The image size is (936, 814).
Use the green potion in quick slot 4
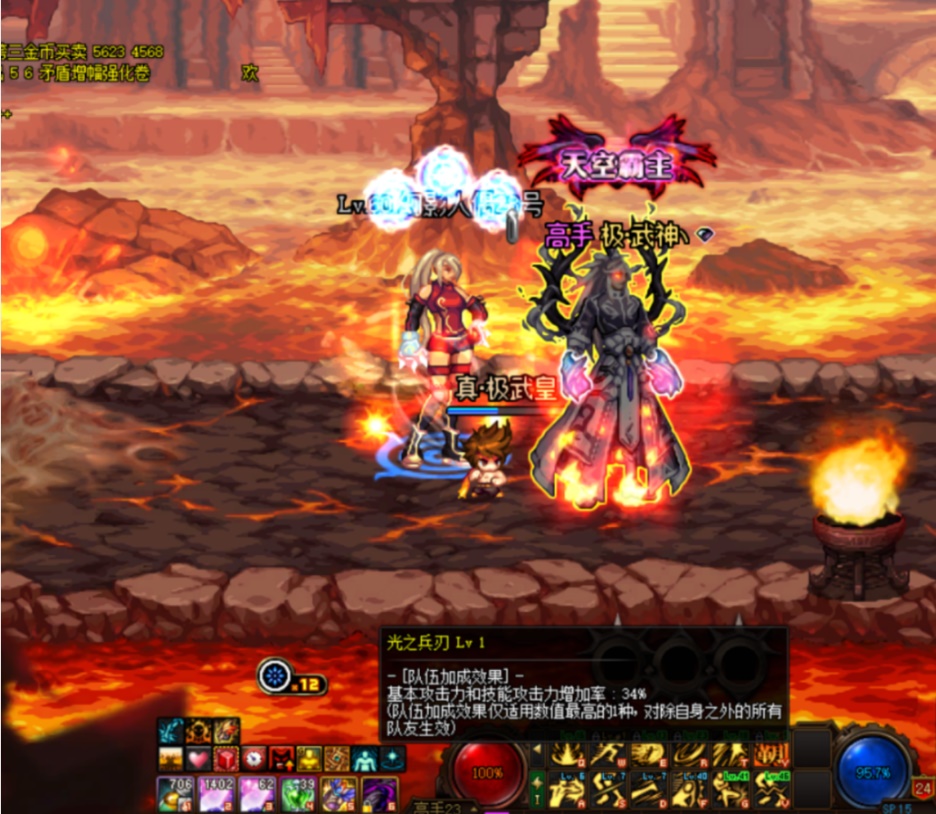point(296,794)
